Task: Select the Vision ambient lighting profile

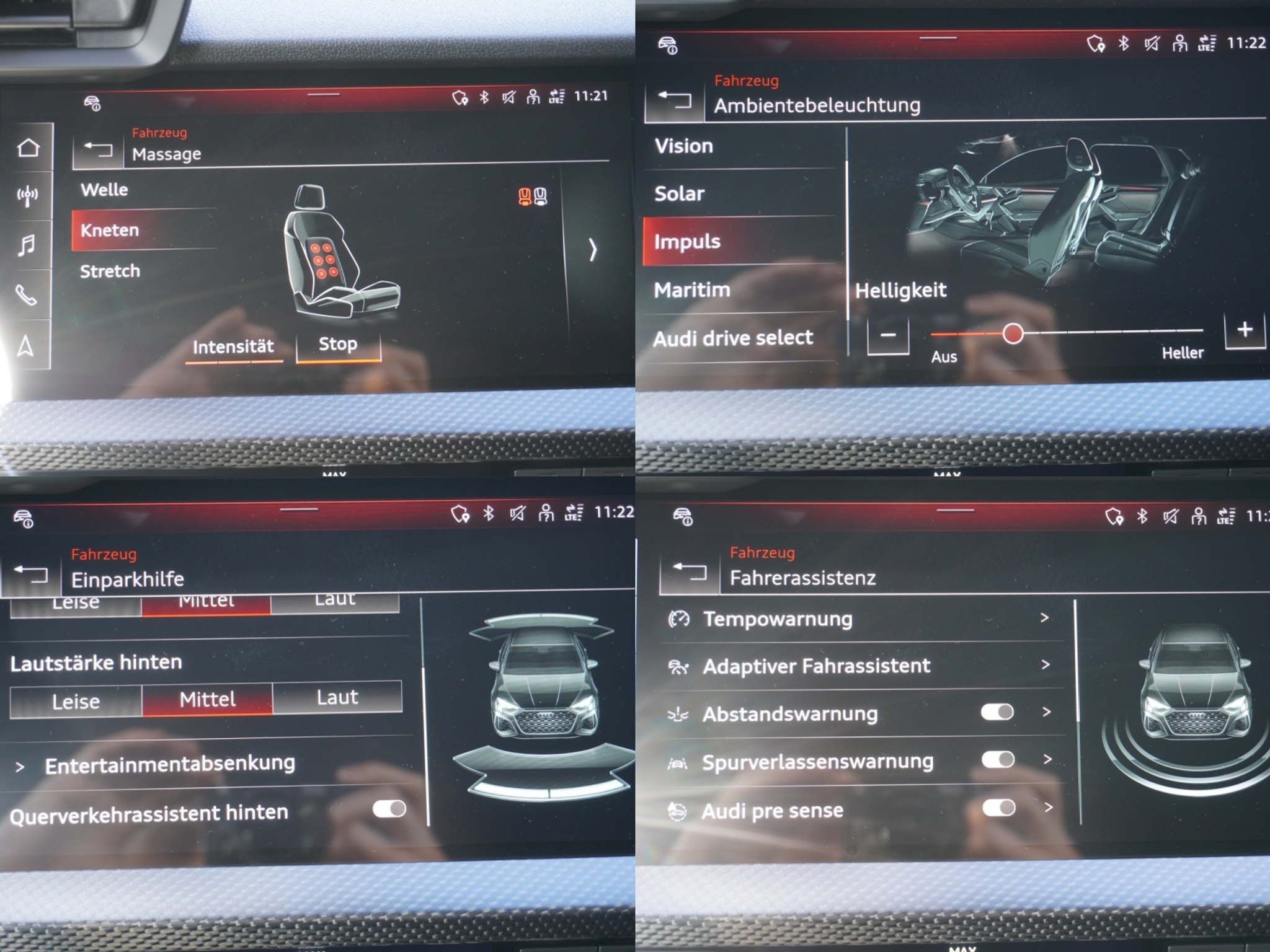Action: coord(684,146)
